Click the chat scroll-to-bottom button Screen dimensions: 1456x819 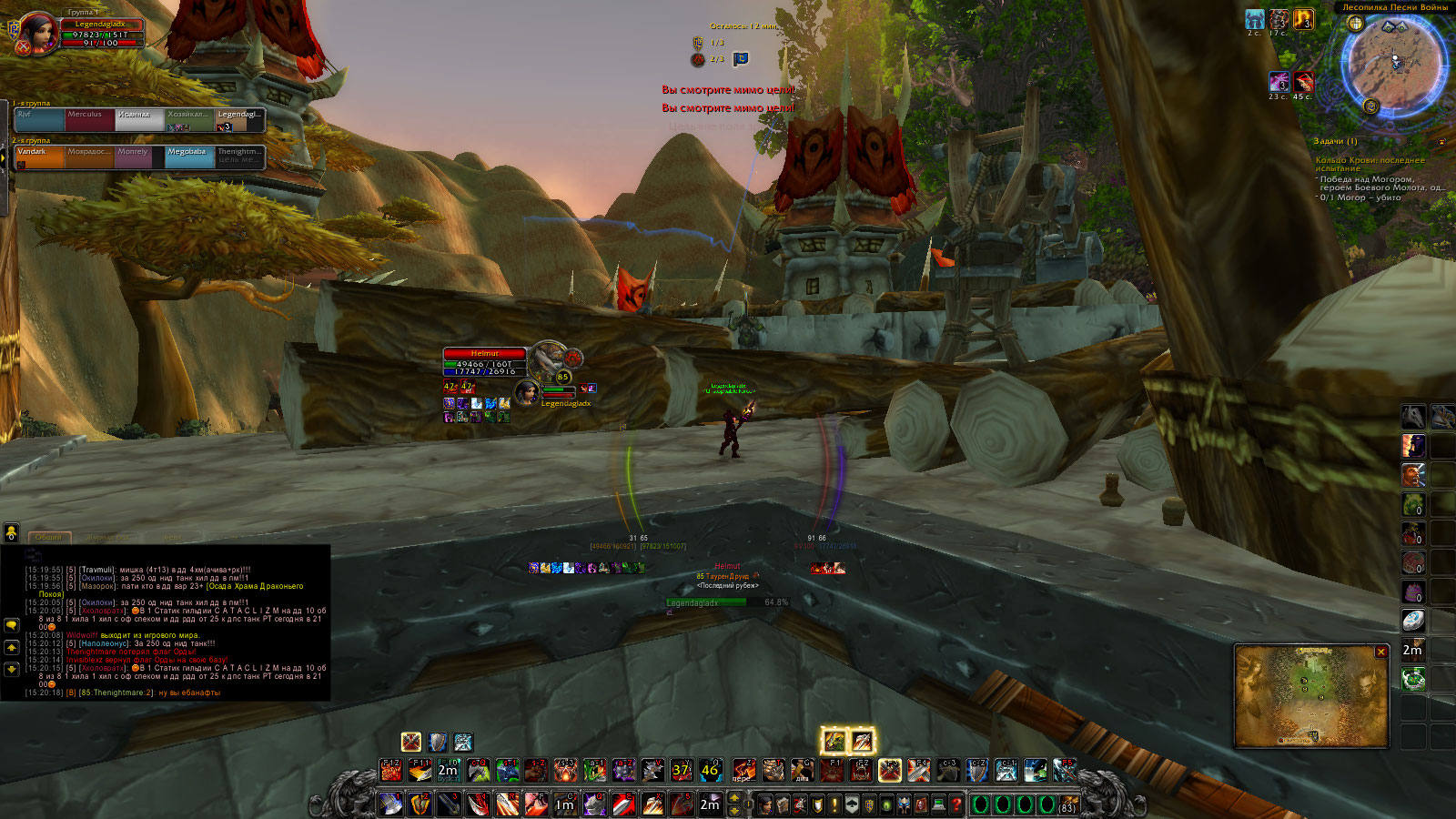click(x=12, y=669)
